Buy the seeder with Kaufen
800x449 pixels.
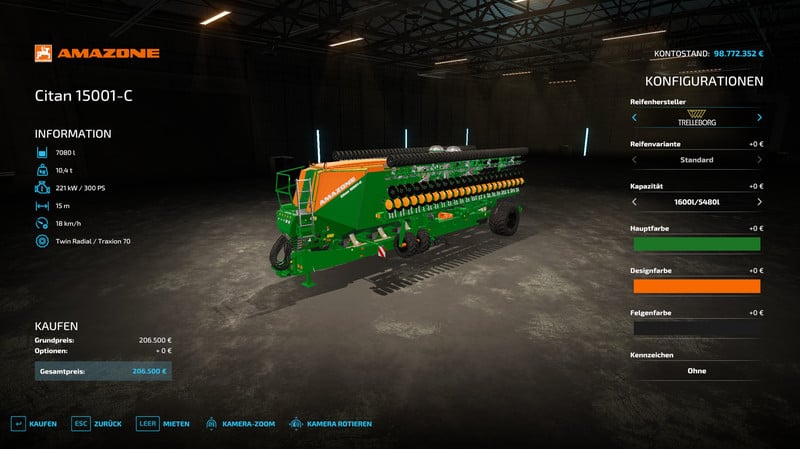33,424
